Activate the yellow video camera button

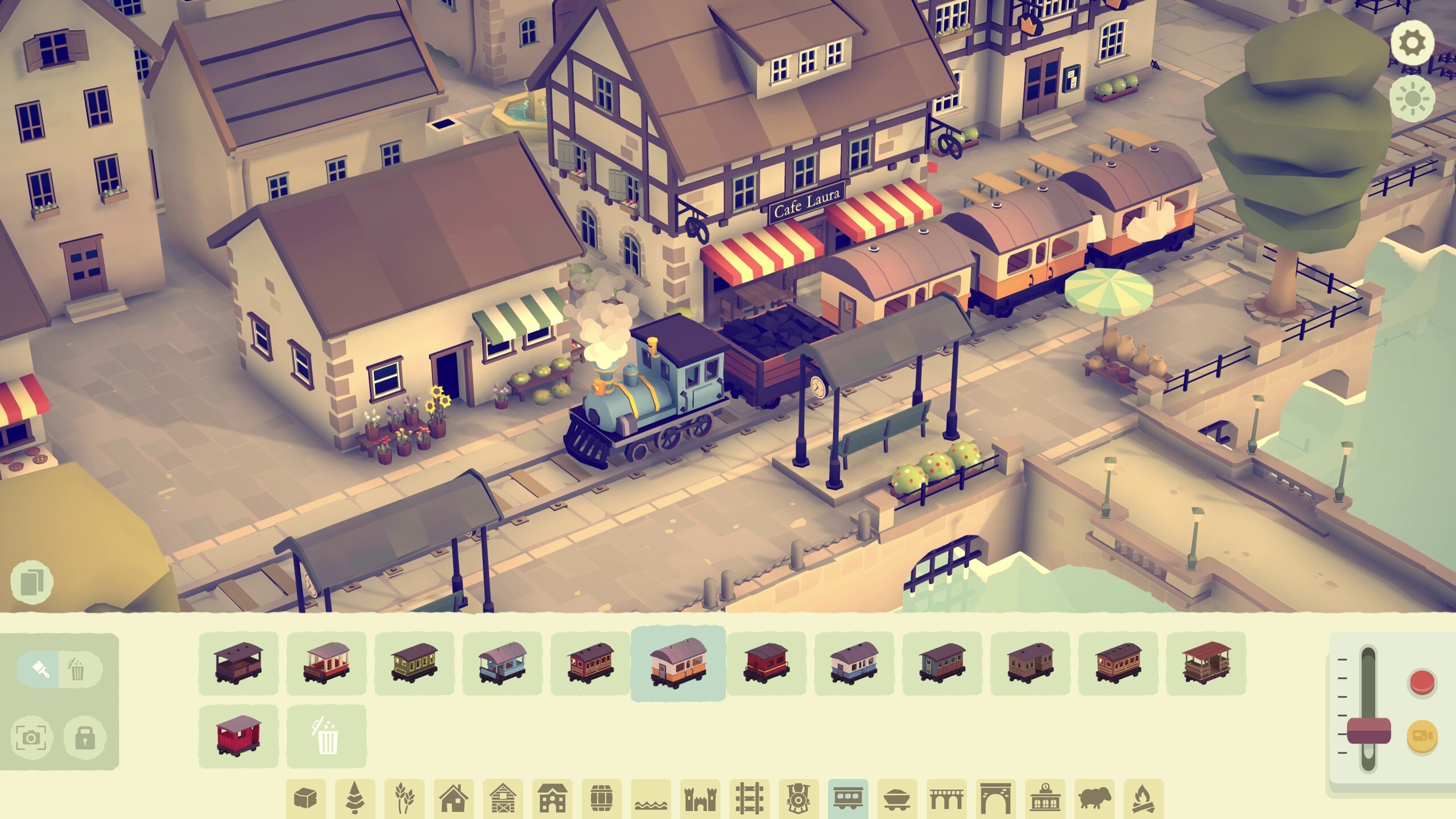tap(1422, 737)
